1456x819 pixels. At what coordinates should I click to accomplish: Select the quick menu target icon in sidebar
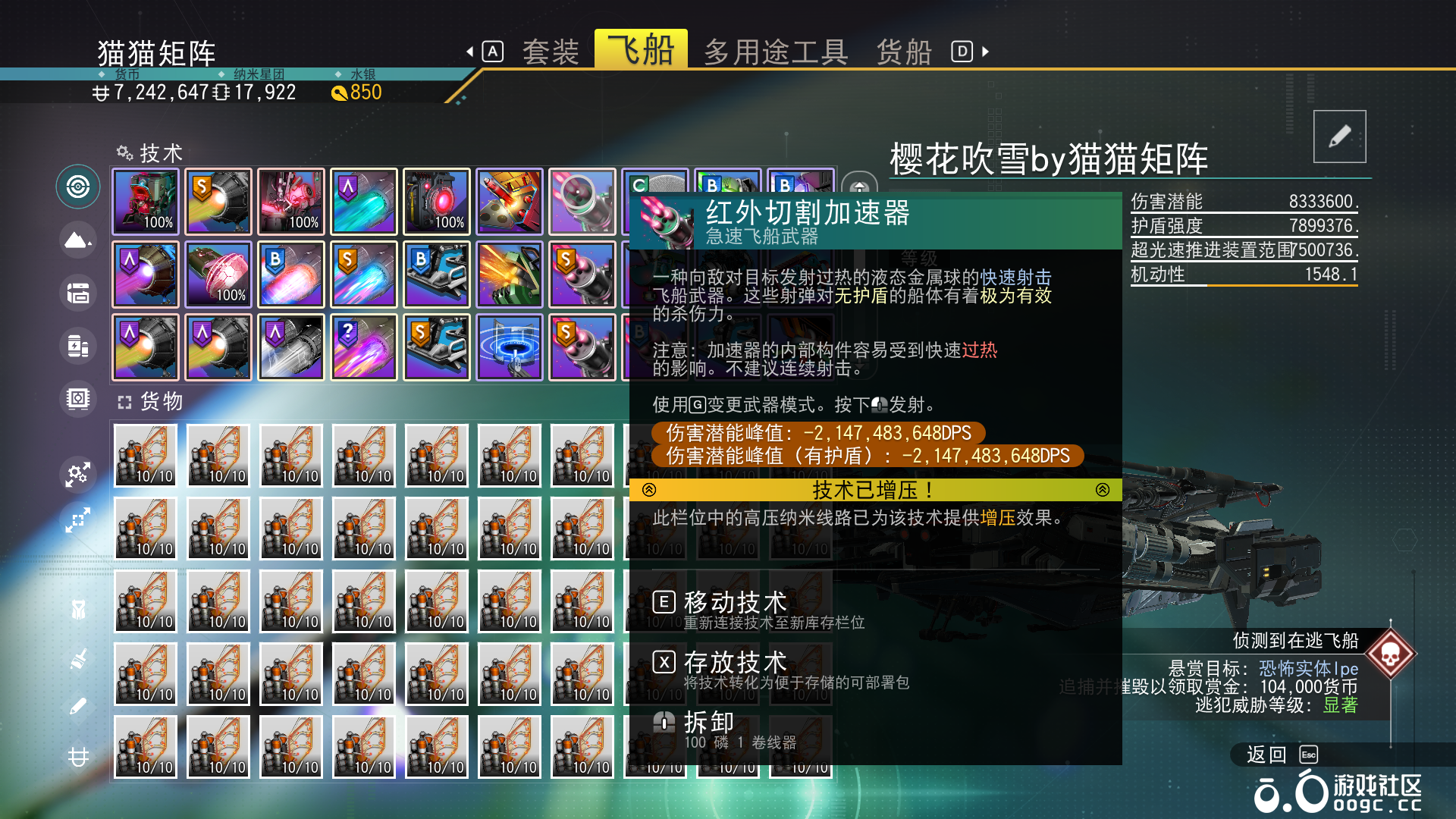pos(77,187)
